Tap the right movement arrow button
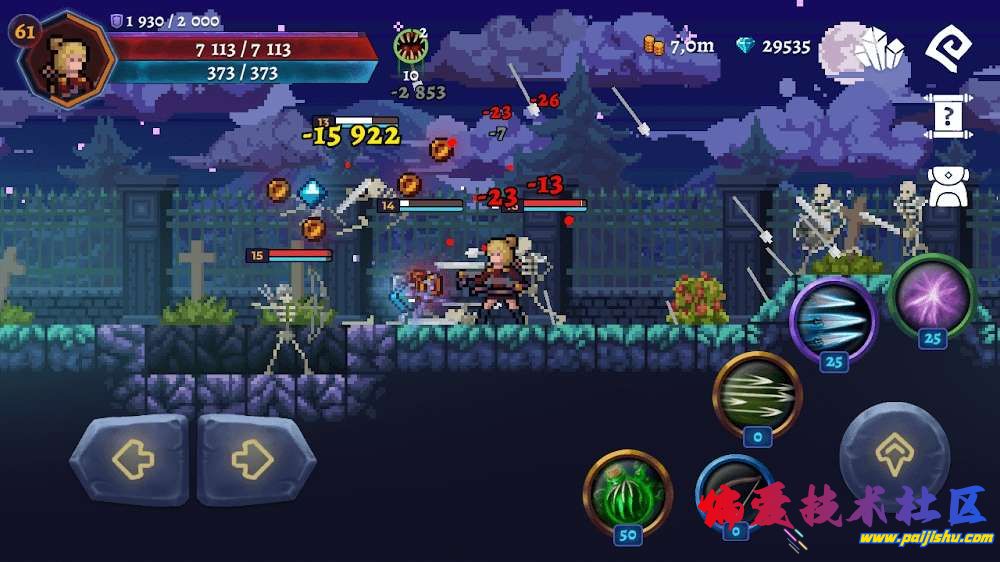 click(x=254, y=460)
